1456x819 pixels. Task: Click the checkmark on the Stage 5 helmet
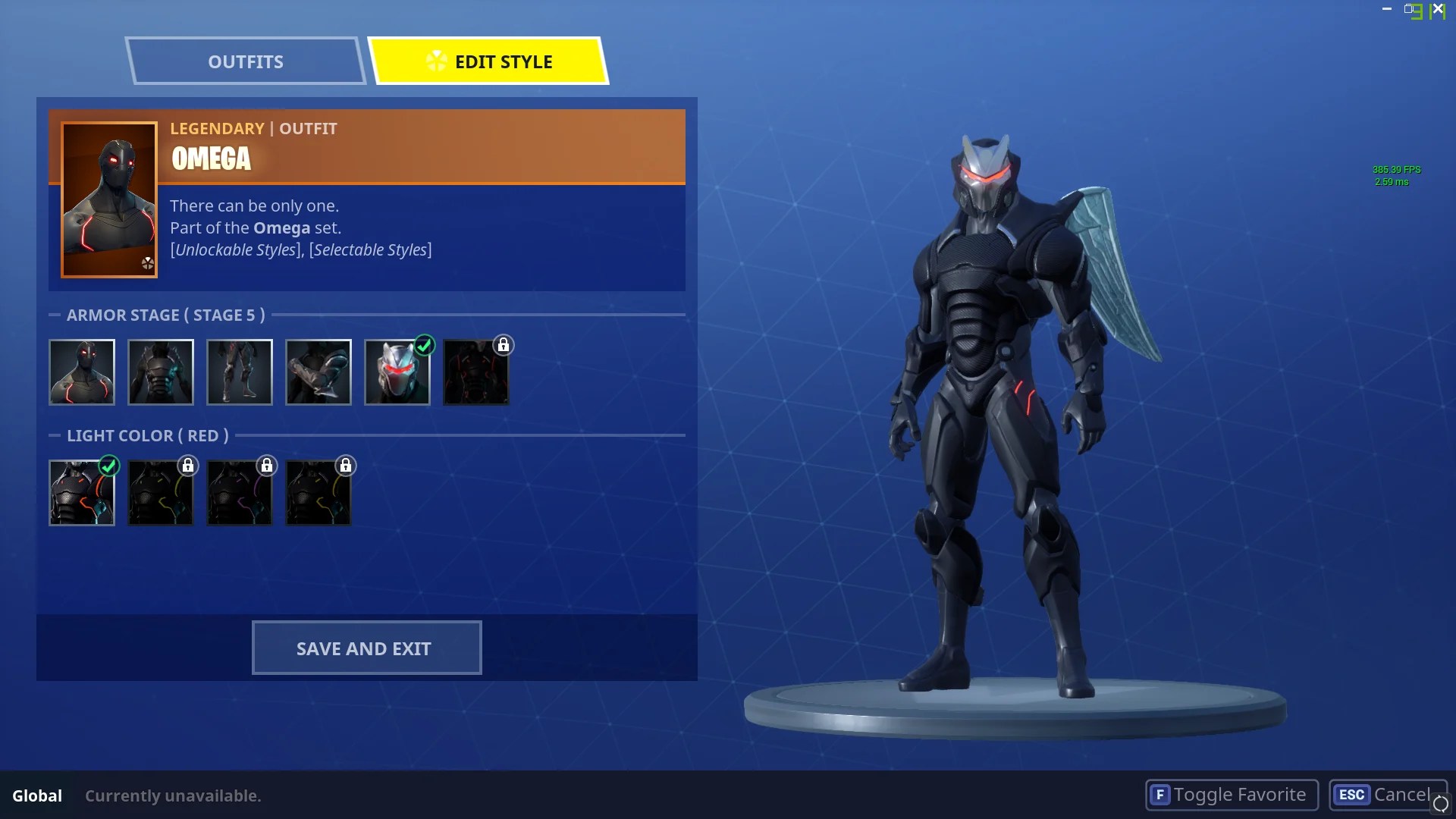pos(425,346)
